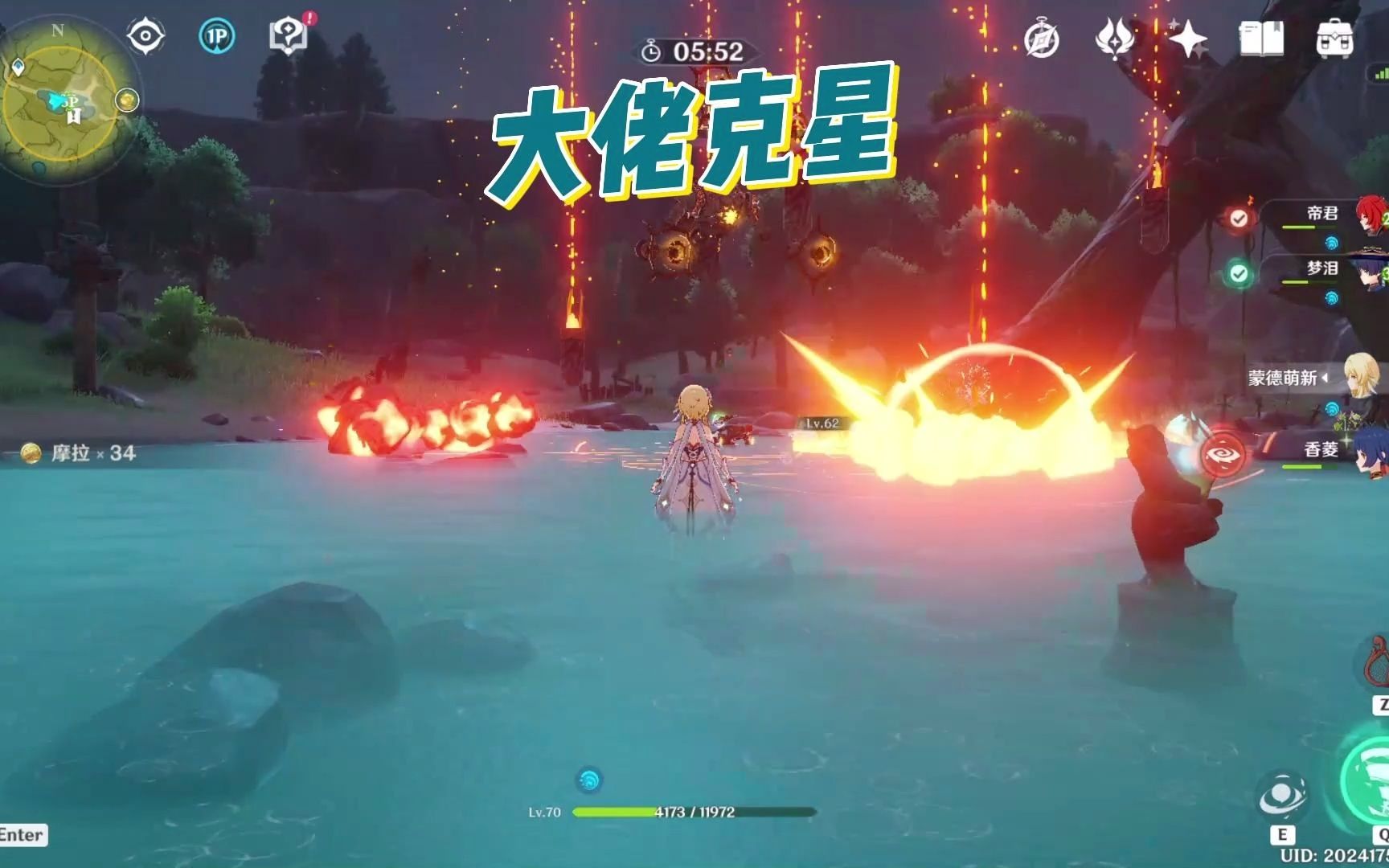This screenshot has width=1389, height=868.
Task: Click the red check toggle next to 帝君
Action: click(1239, 218)
